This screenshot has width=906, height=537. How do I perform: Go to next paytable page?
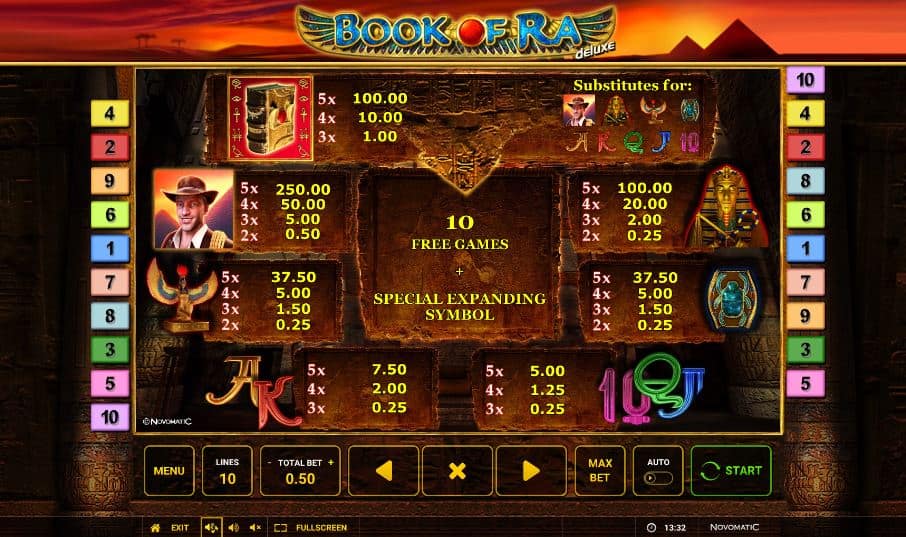tap(531, 470)
